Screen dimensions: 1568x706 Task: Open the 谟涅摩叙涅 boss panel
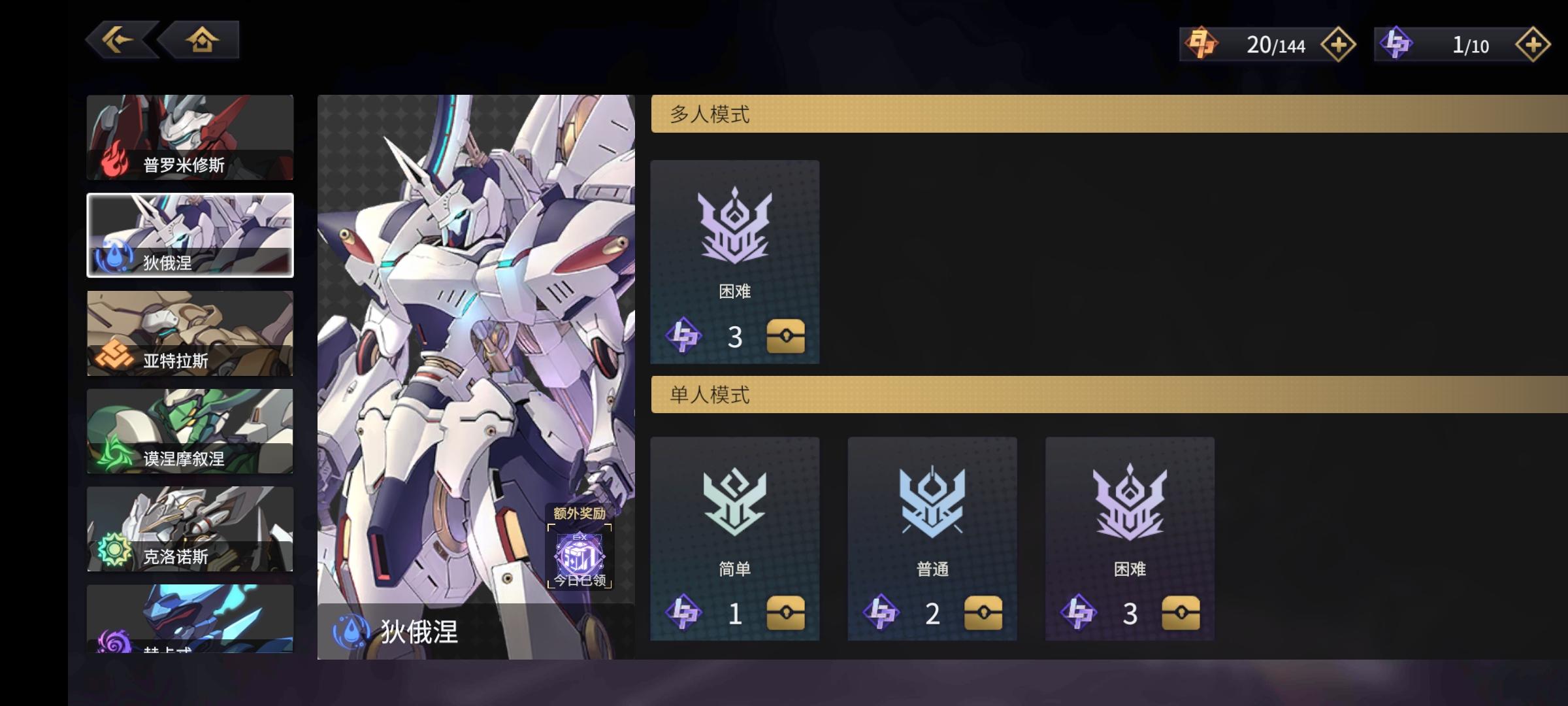pos(189,431)
